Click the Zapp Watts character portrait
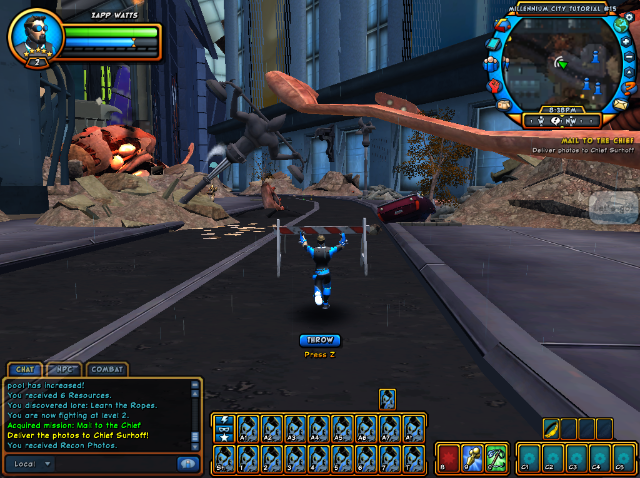640x478 pixels. point(34,38)
